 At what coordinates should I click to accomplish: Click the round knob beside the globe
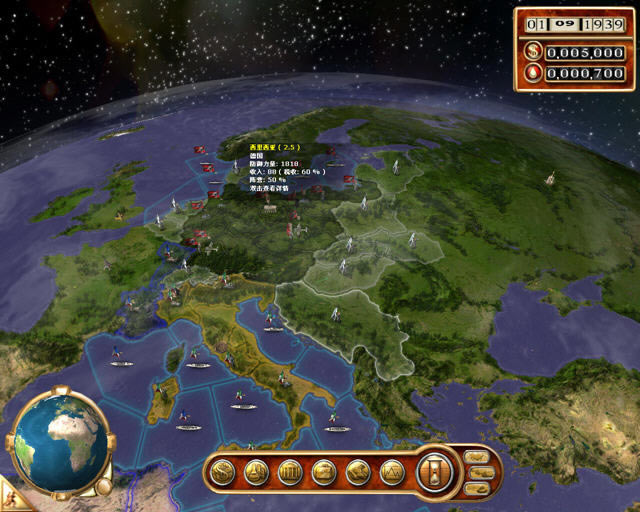click(x=103, y=486)
